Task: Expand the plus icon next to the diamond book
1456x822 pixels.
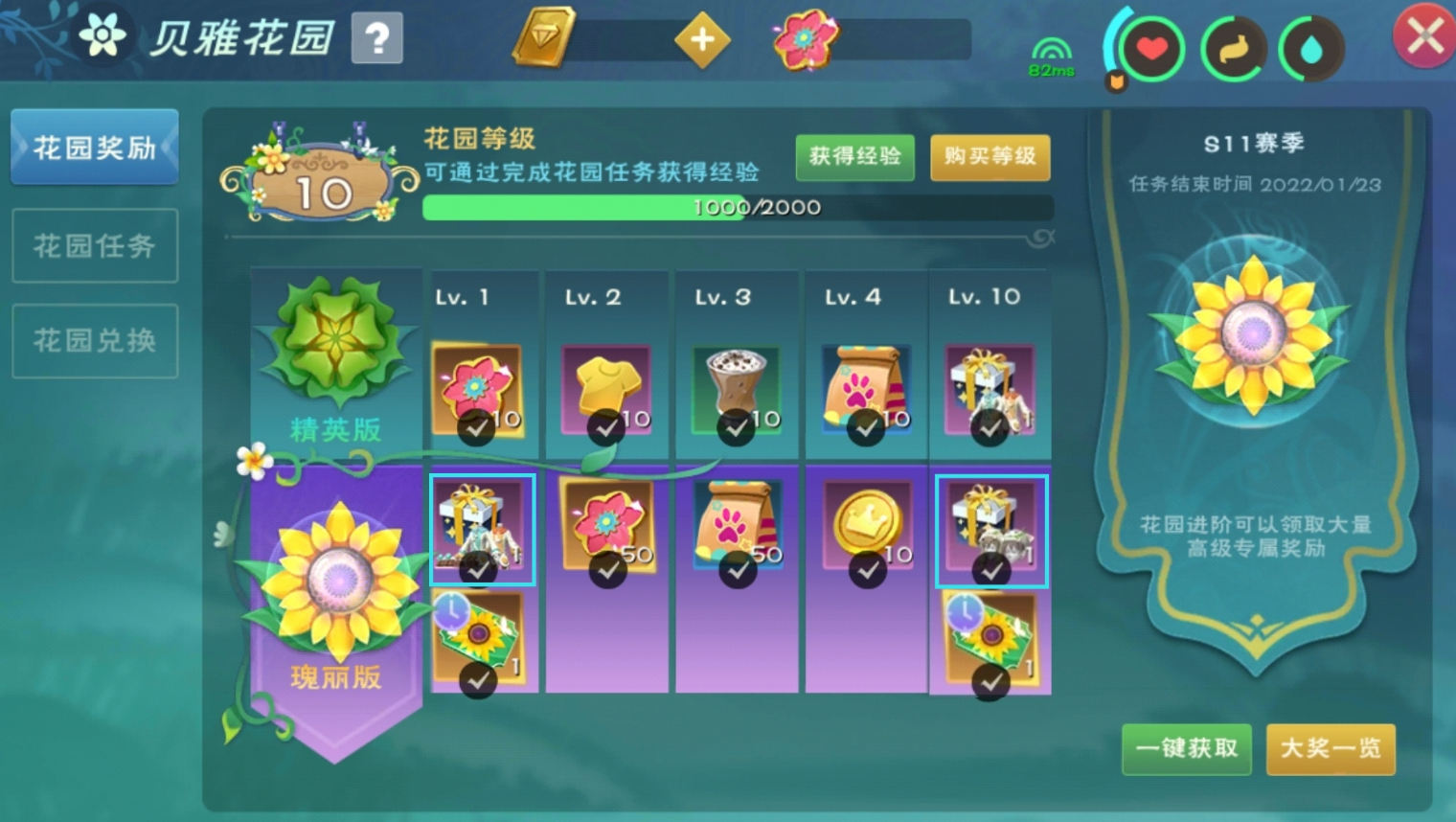Action: 704,40
